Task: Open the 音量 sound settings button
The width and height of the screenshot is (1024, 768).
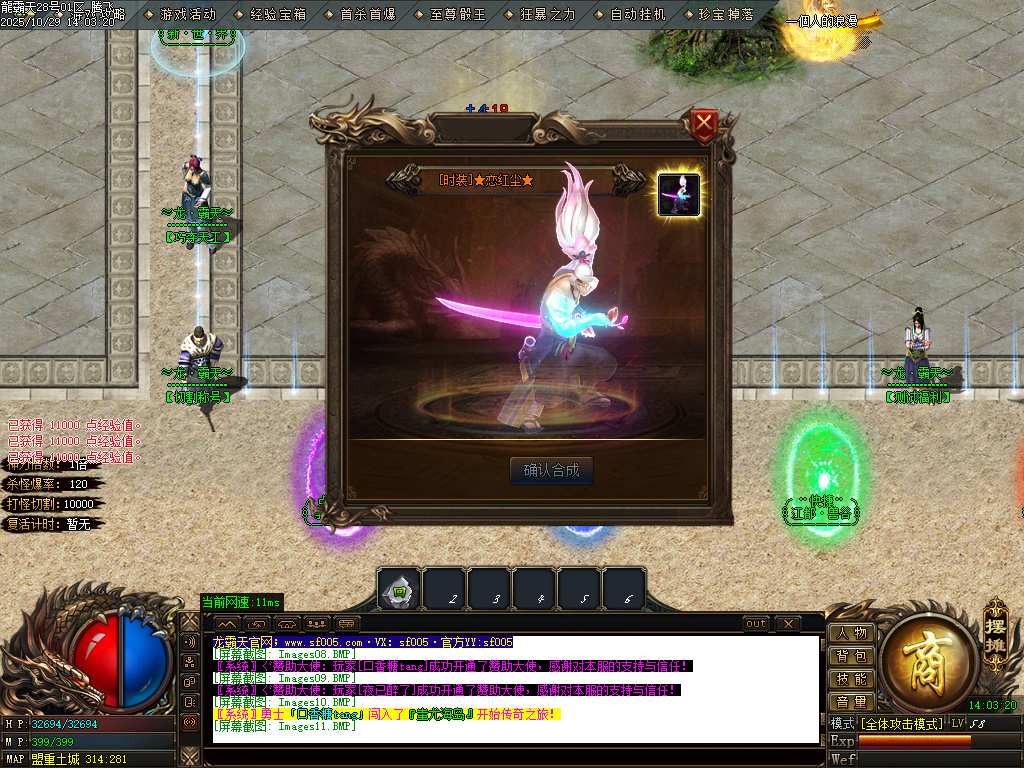Action: coord(851,703)
